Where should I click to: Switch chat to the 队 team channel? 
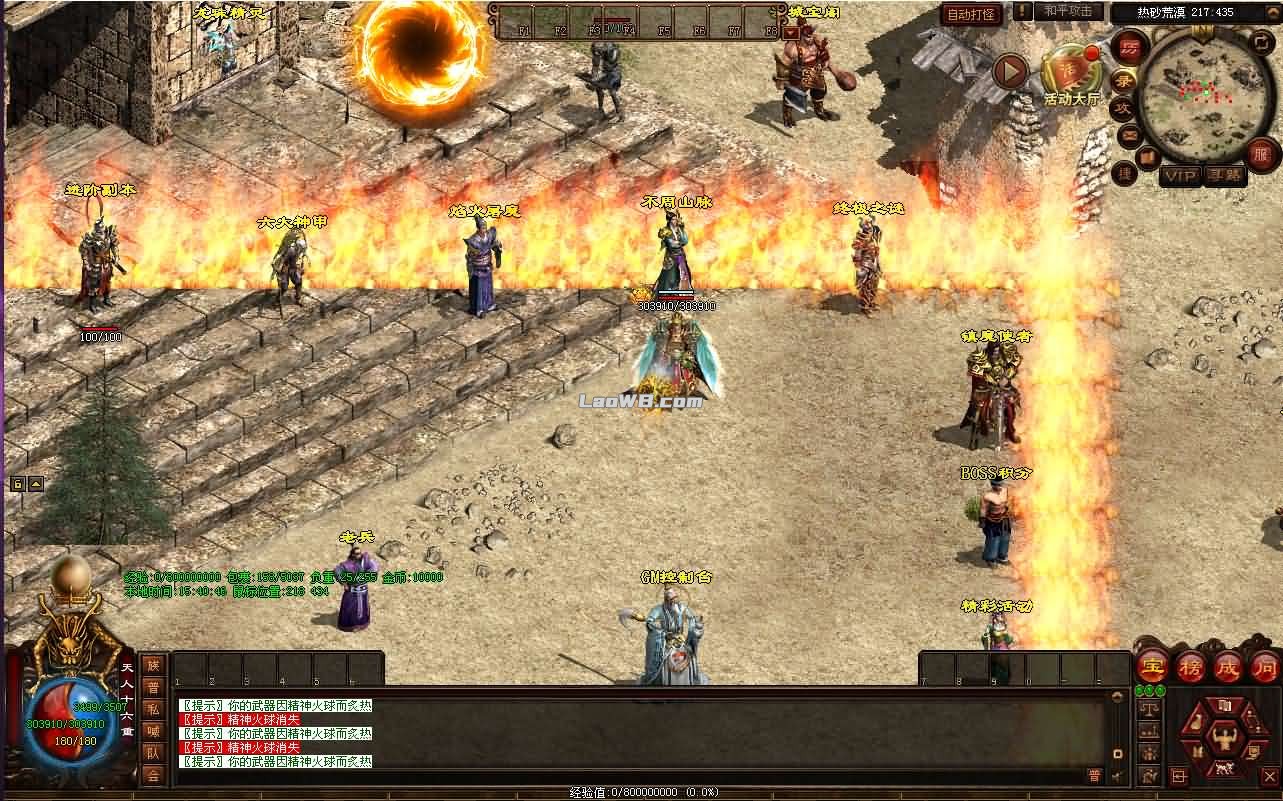[152, 752]
